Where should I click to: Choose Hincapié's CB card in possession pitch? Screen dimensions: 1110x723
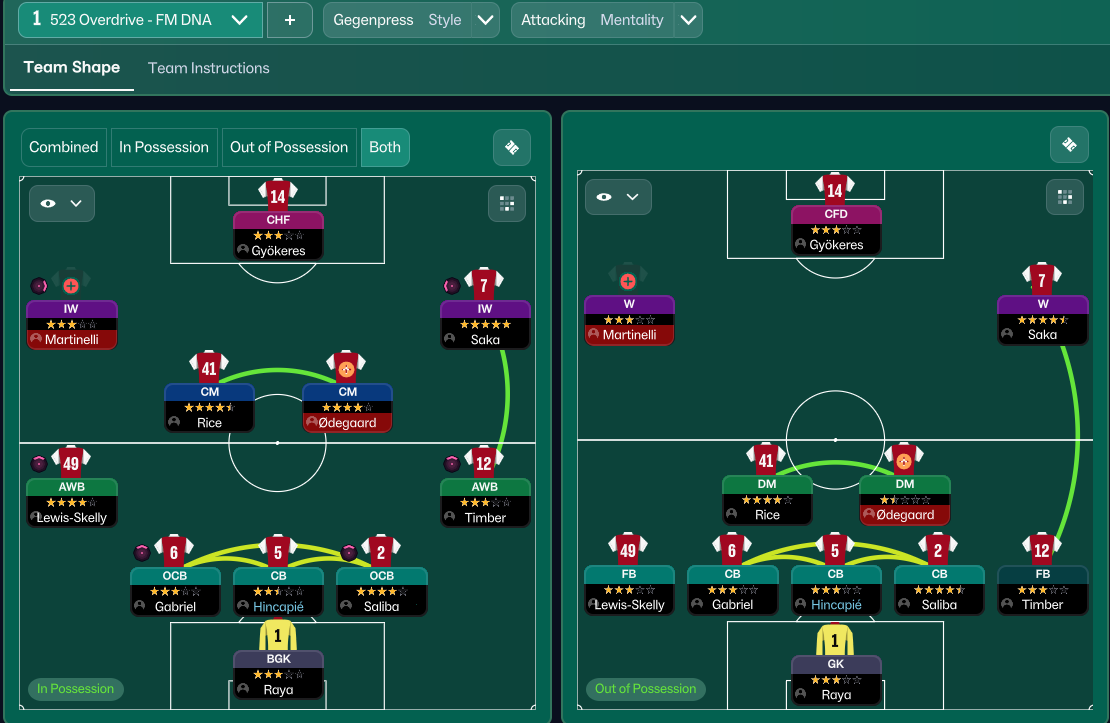pyautogui.click(x=278, y=591)
